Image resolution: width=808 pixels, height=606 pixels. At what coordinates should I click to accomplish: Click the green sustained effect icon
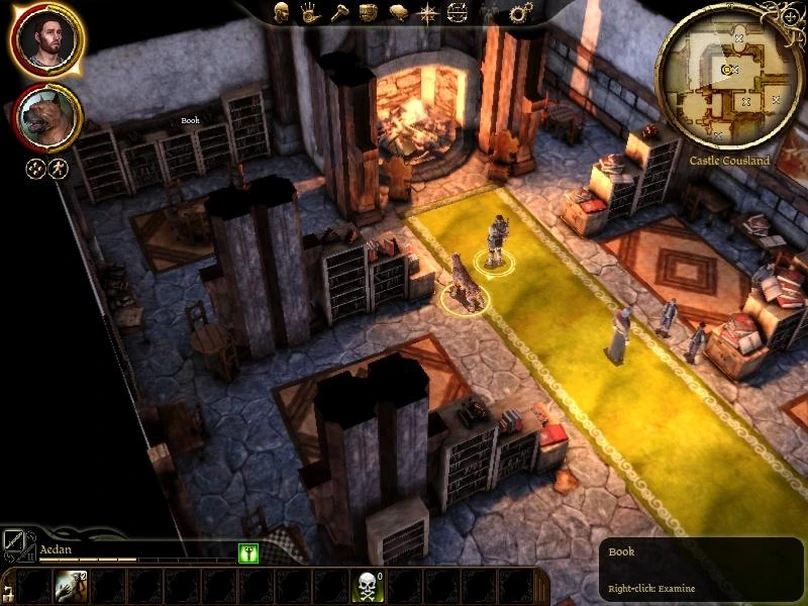pyautogui.click(x=247, y=553)
